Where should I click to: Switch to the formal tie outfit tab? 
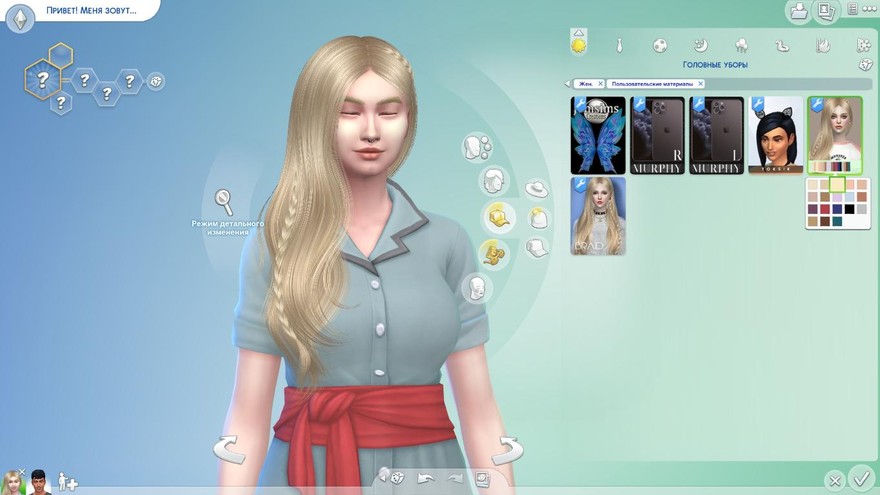click(620, 46)
